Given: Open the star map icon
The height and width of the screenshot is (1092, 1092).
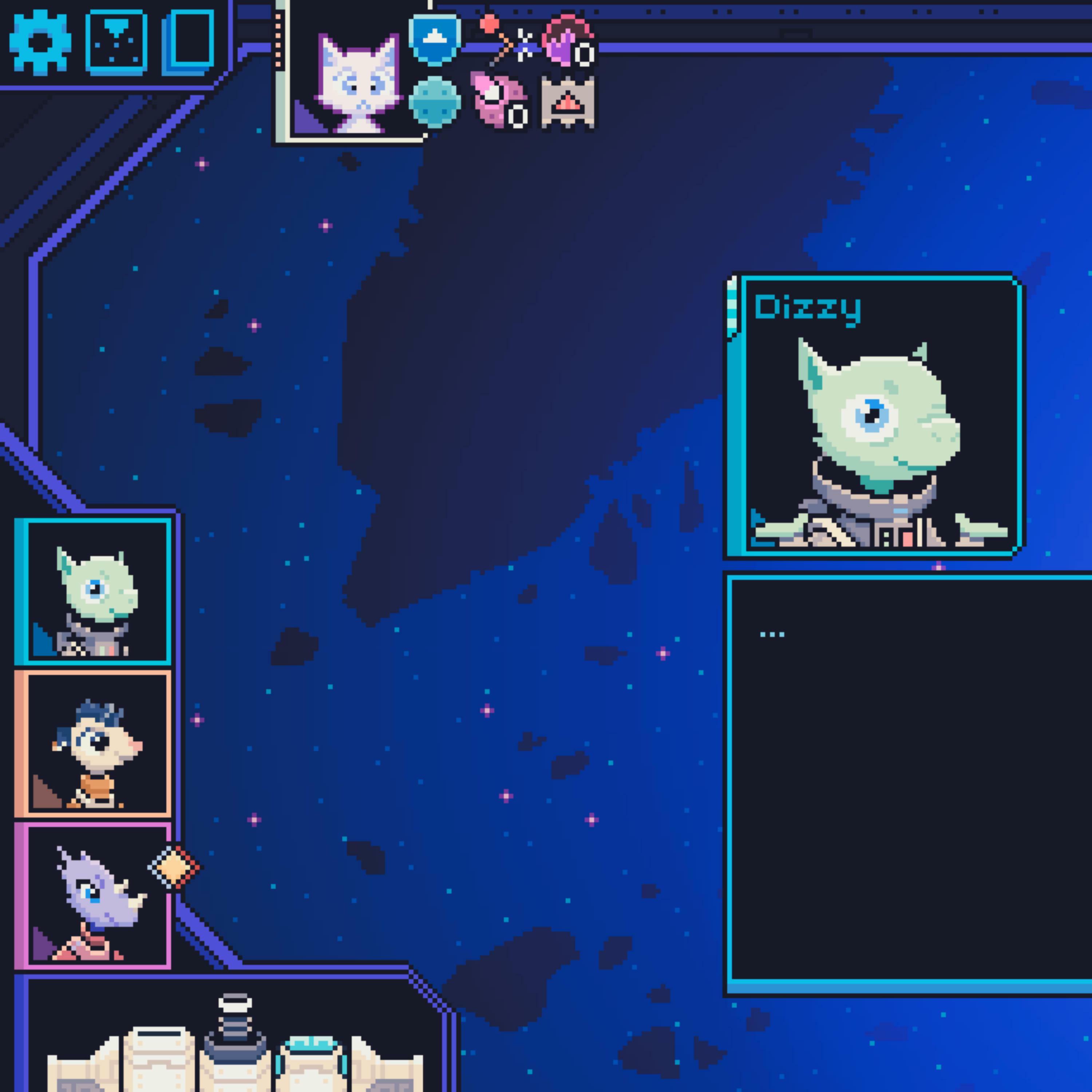Looking at the screenshot, I should 116,42.
